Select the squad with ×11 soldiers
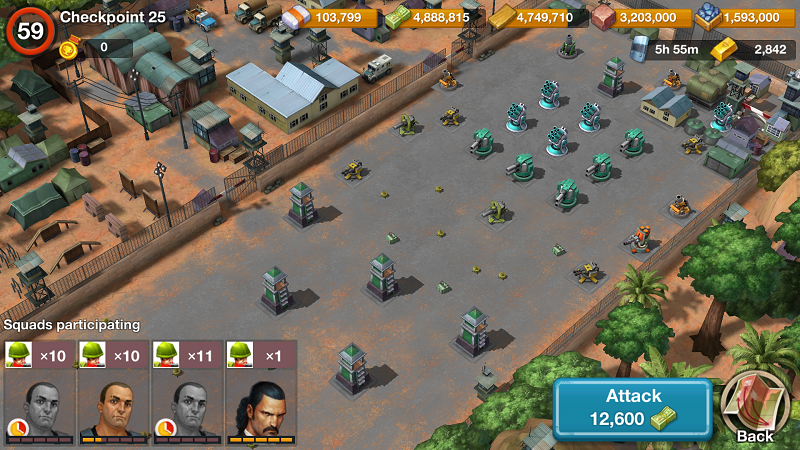Viewport: 800px width, 450px height. [x=187, y=391]
